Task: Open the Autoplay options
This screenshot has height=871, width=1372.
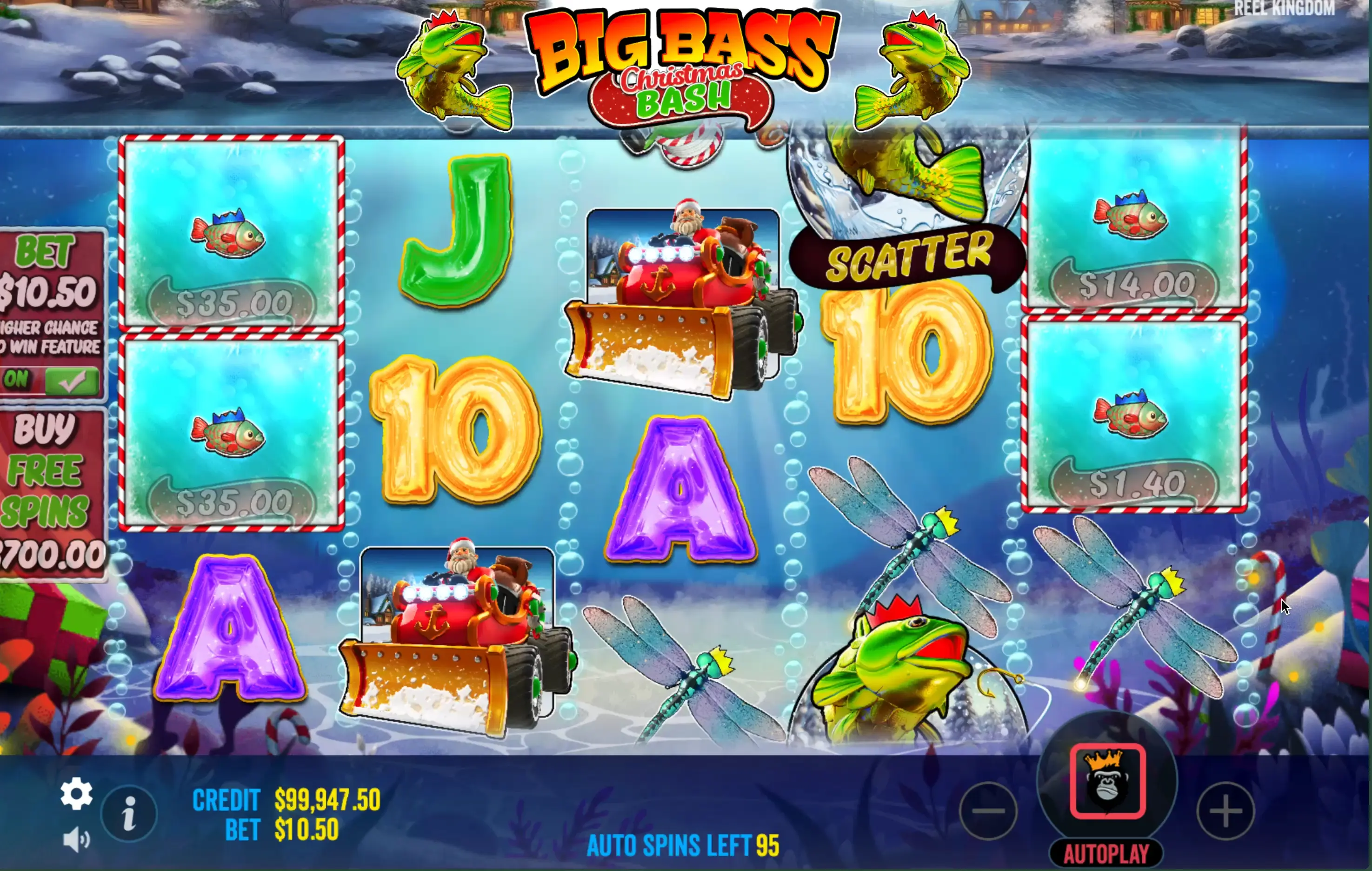Action: coord(1106,854)
